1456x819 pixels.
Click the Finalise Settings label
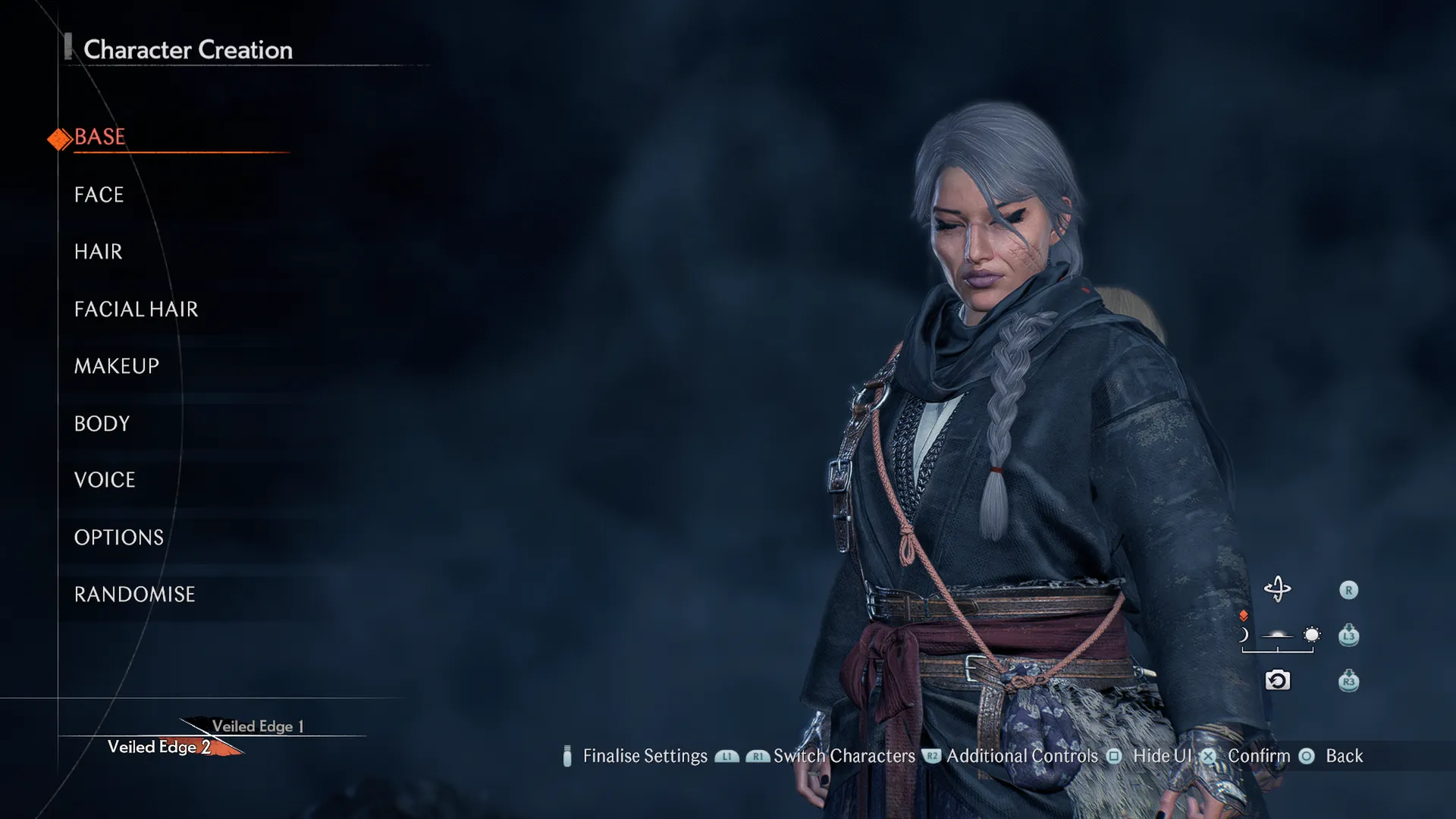645,756
